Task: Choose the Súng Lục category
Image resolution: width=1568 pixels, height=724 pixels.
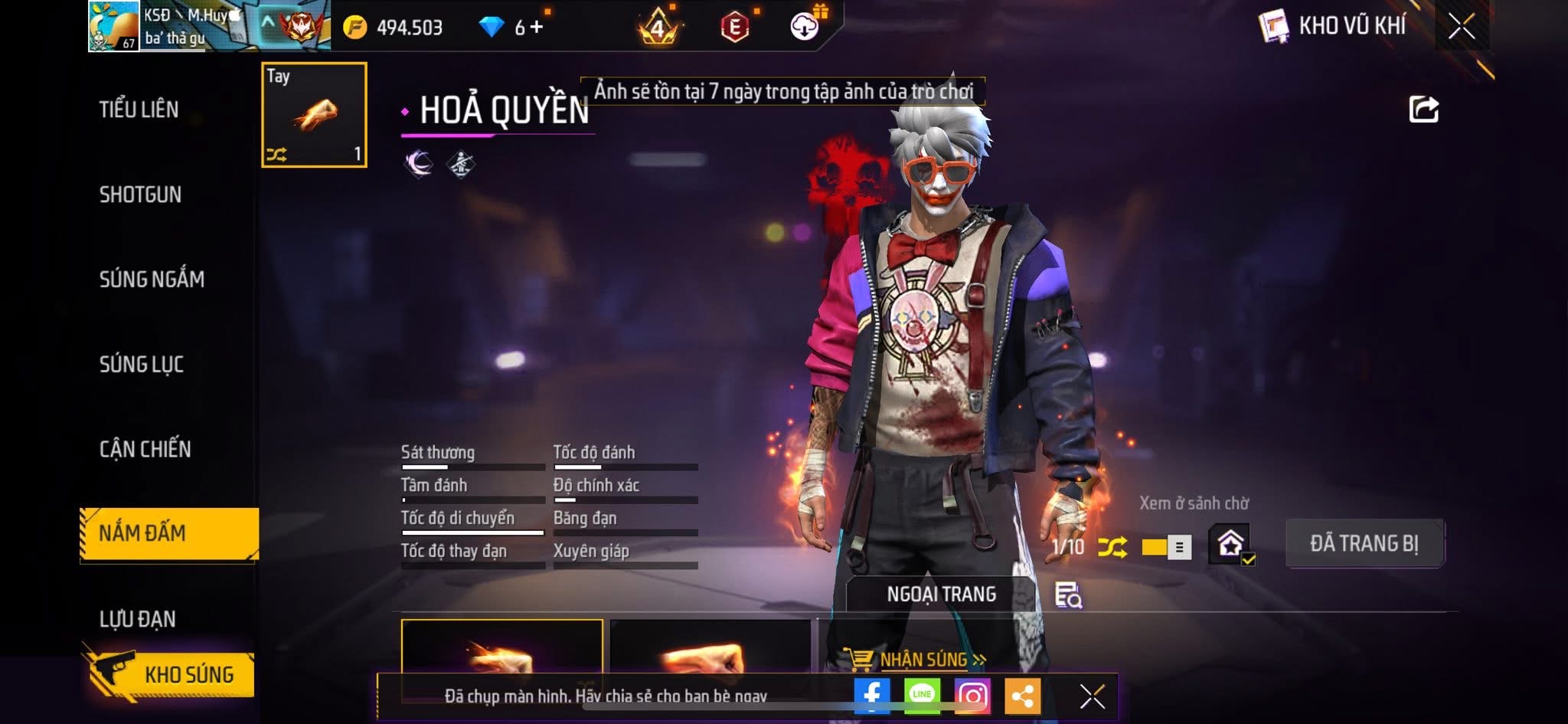Action: click(x=142, y=364)
